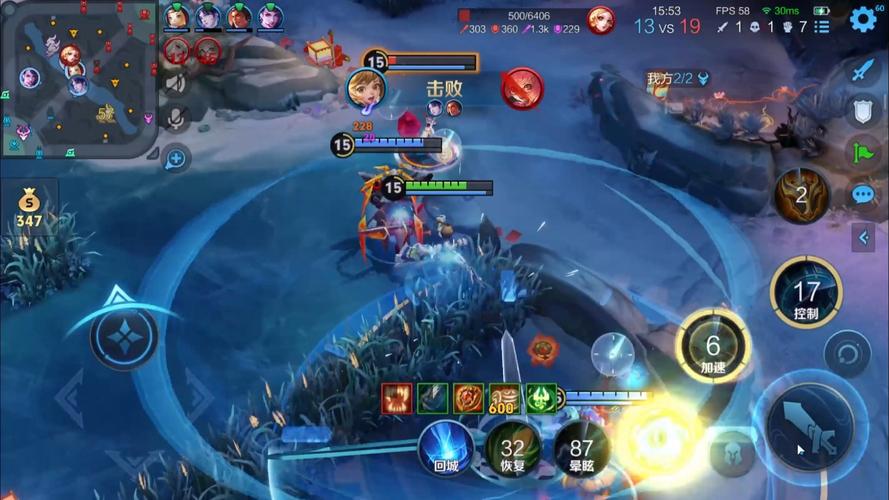Activate the 控制 control skill

[806, 293]
